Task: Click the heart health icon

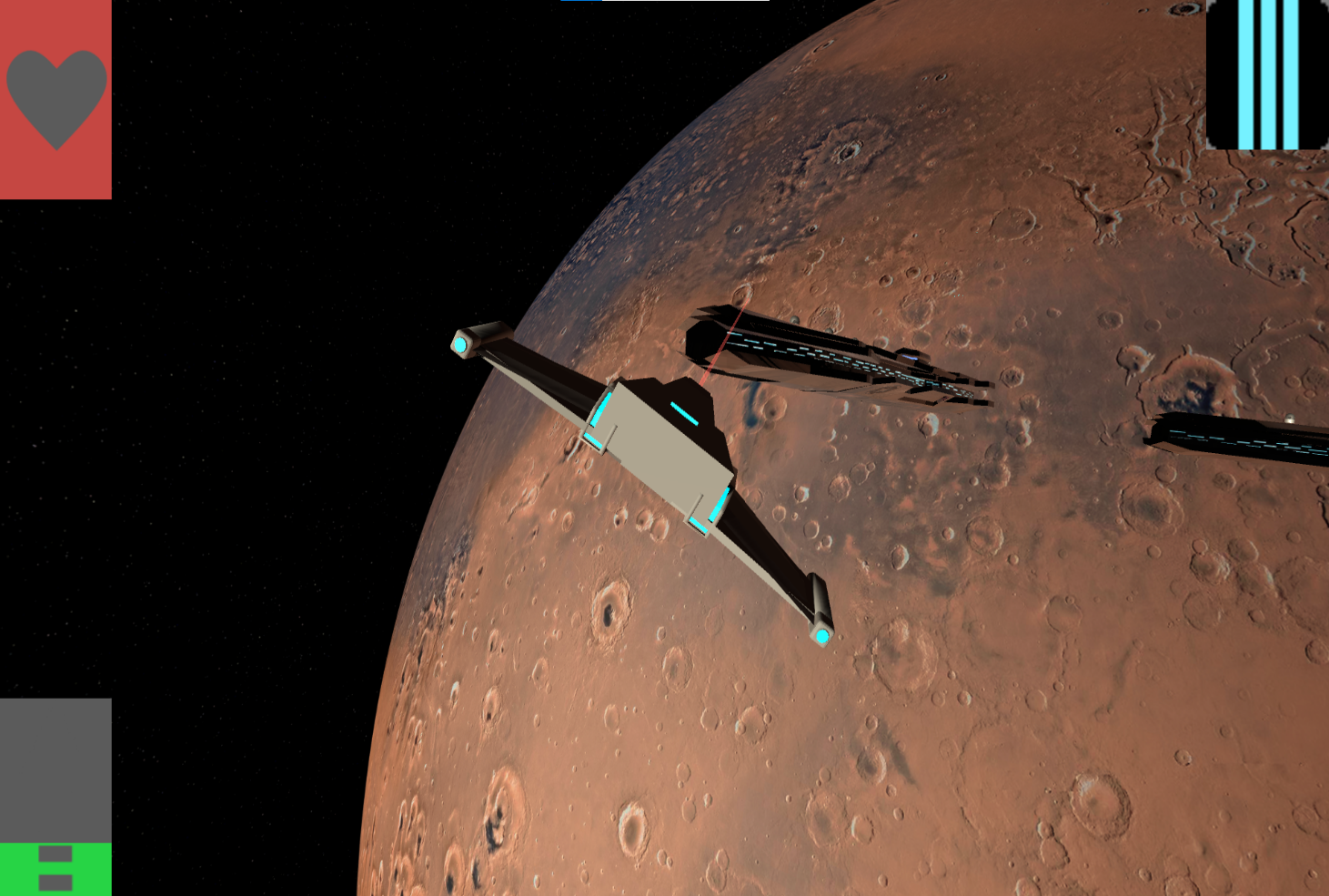Action: coord(55,100)
